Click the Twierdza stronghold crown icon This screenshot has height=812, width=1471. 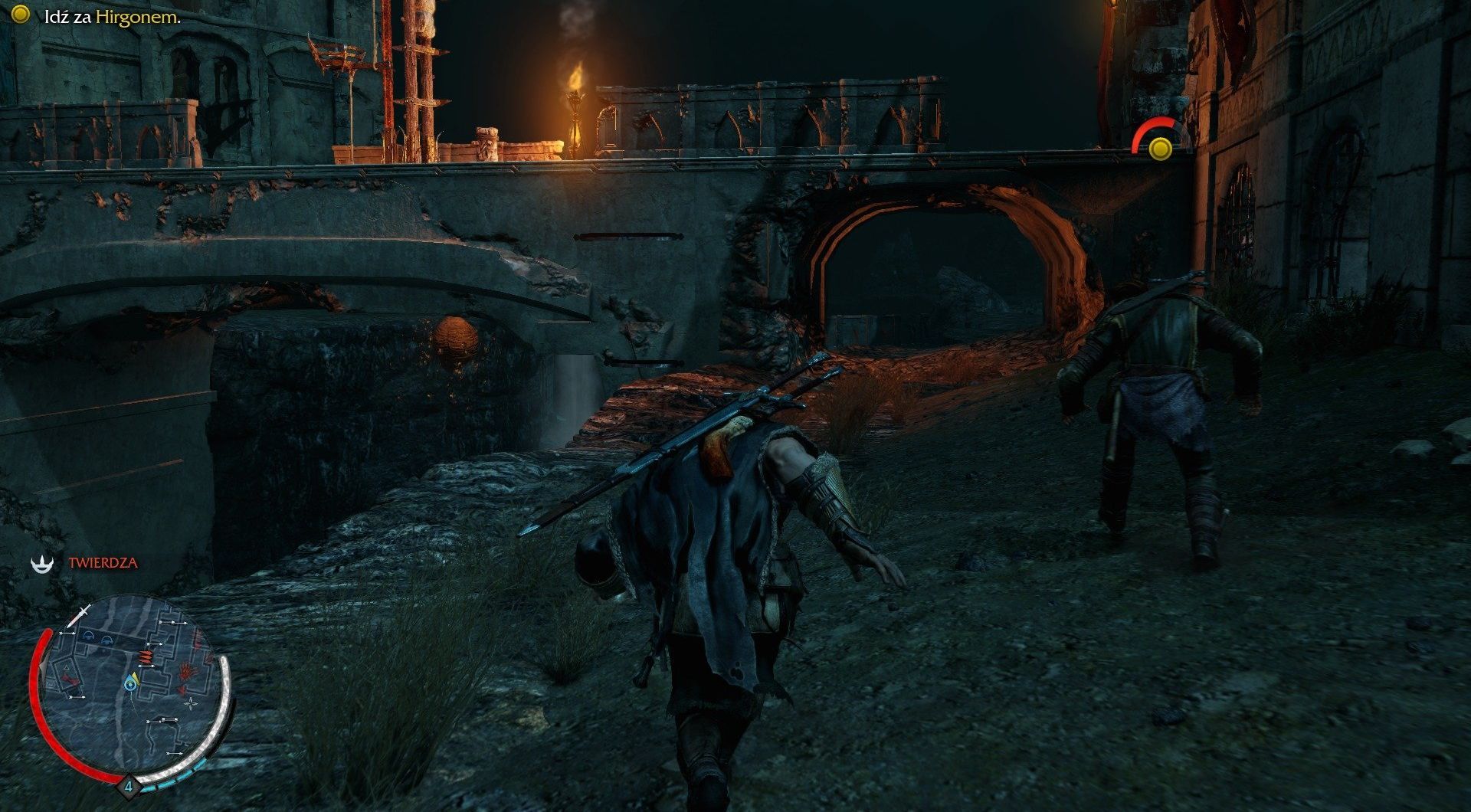(40, 563)
